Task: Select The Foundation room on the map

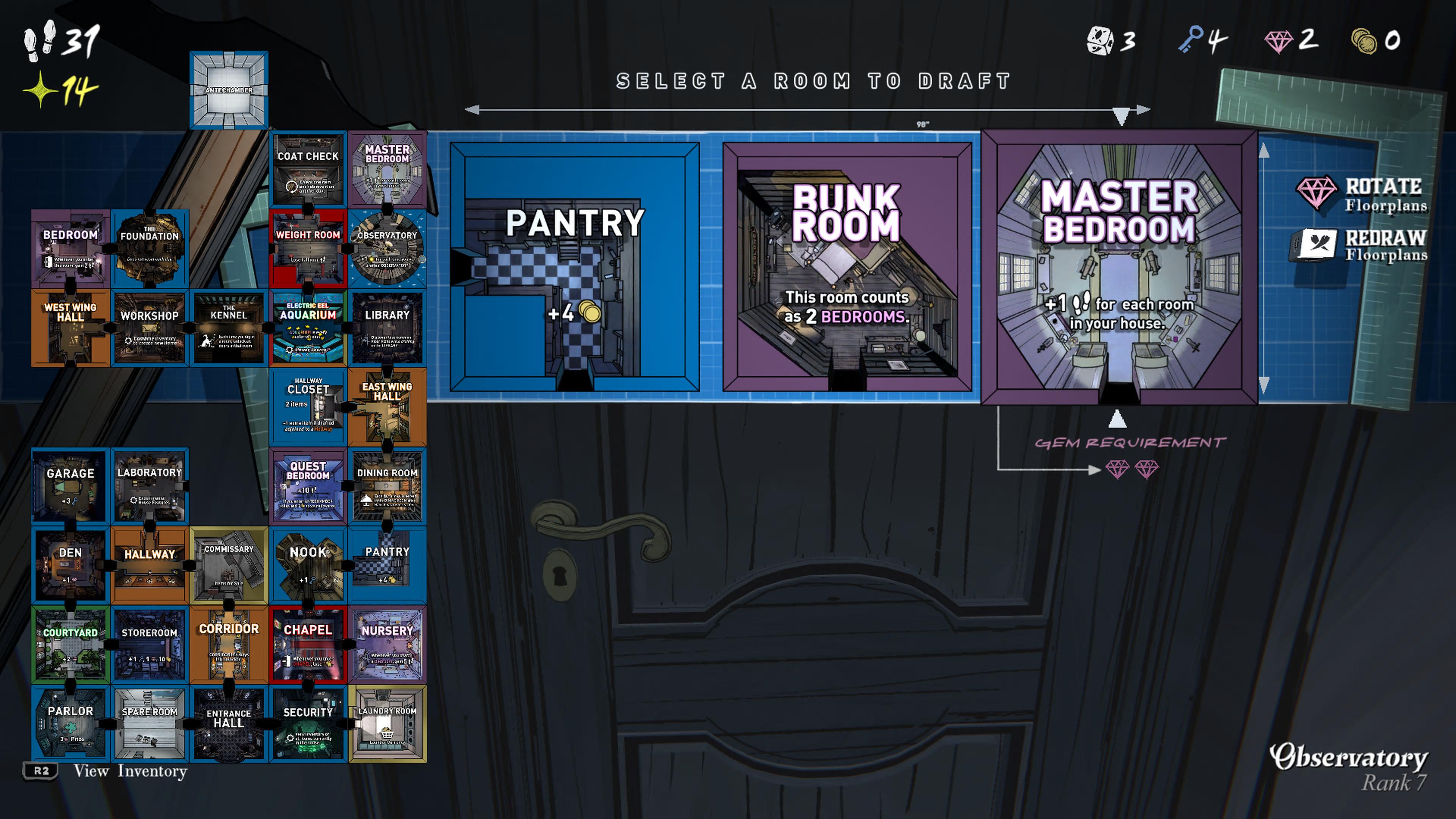Action: click(150, 249)
